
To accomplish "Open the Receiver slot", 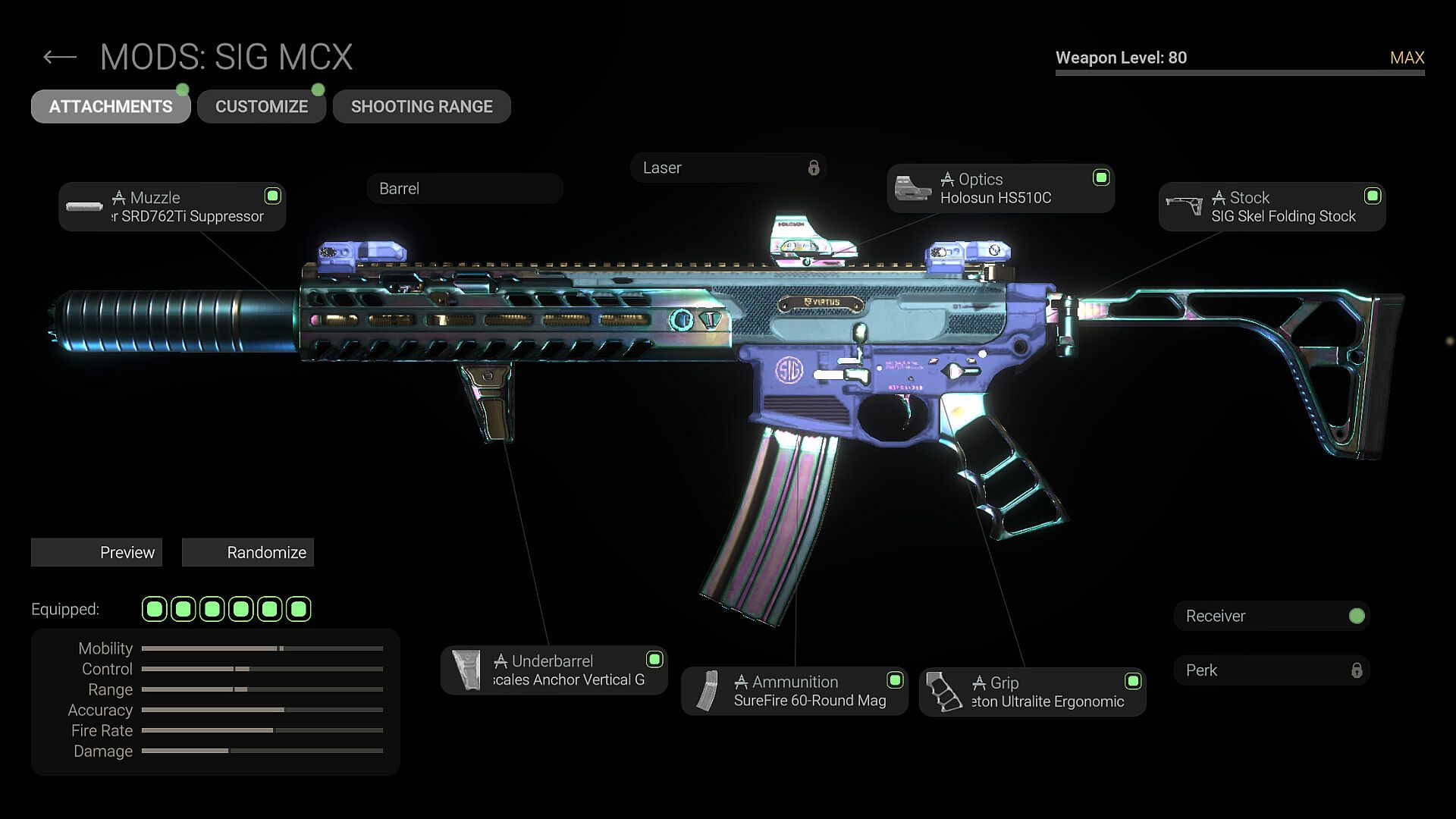I will (x=1272, y=616).
